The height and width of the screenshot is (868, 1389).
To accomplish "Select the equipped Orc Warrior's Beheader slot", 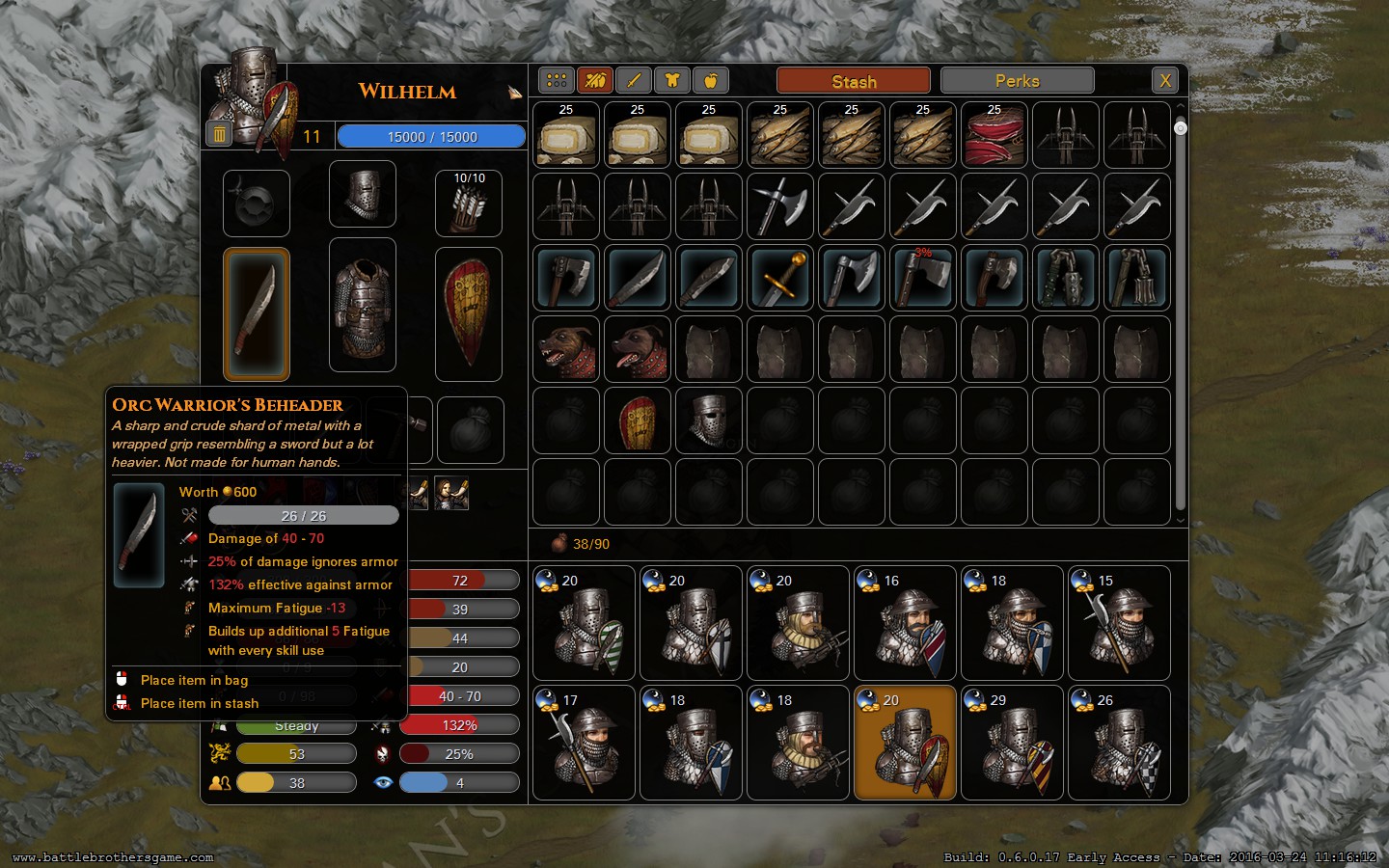I will 257,313.
